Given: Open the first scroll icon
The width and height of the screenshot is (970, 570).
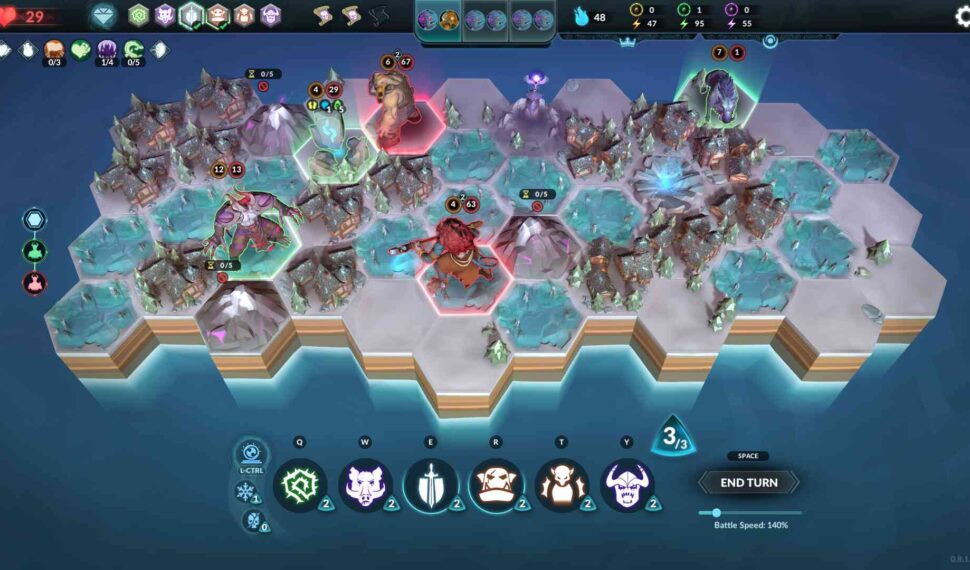Looking at the screenshot, I should pyautogui.click(x=325, y=15).
